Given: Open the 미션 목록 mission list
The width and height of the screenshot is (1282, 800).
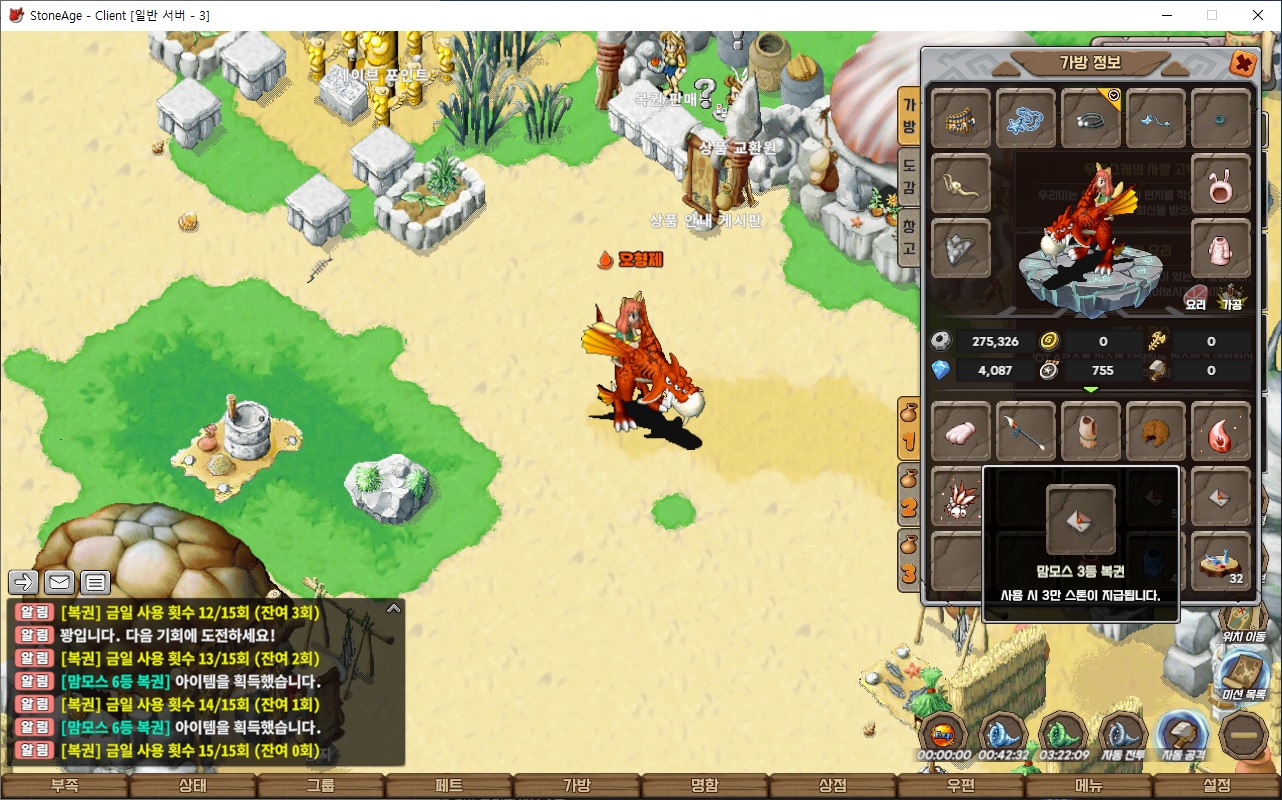Looking at the screenshot, I should pos(1243,675).
